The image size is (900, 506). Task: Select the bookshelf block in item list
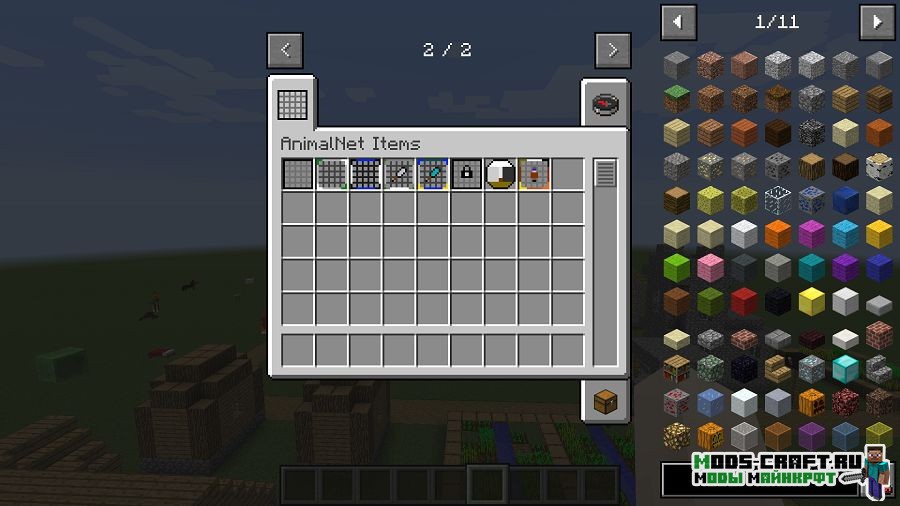tap(678, 368)
